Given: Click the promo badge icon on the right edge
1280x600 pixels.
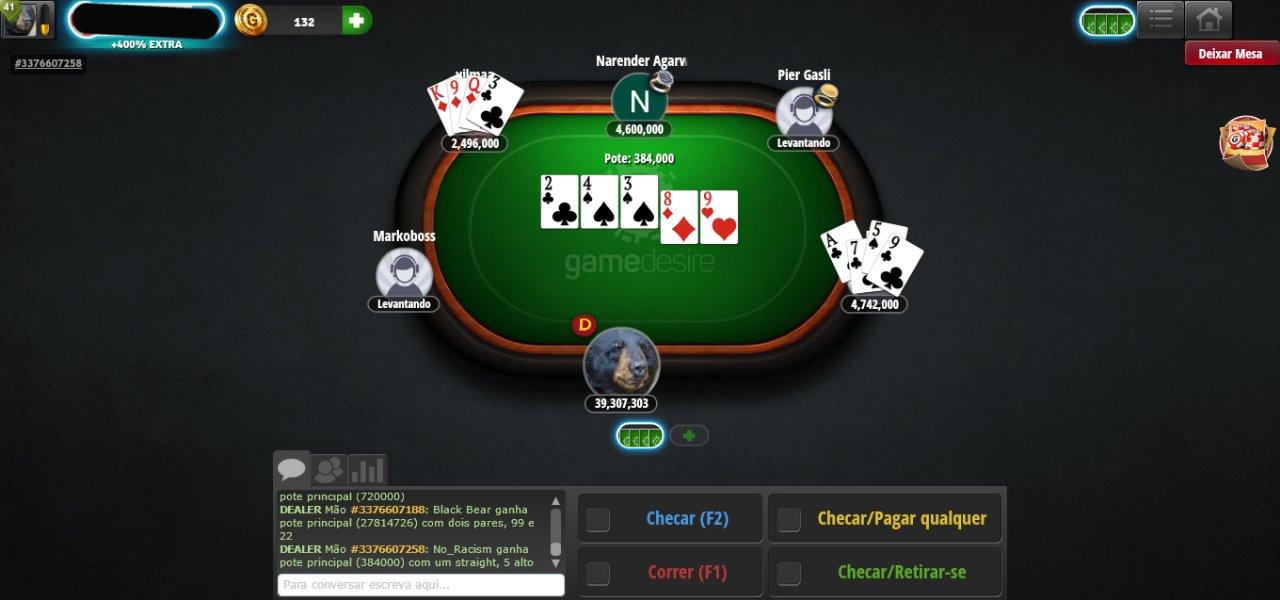Looking at the screenshot, I should (x=1246, y=142).
